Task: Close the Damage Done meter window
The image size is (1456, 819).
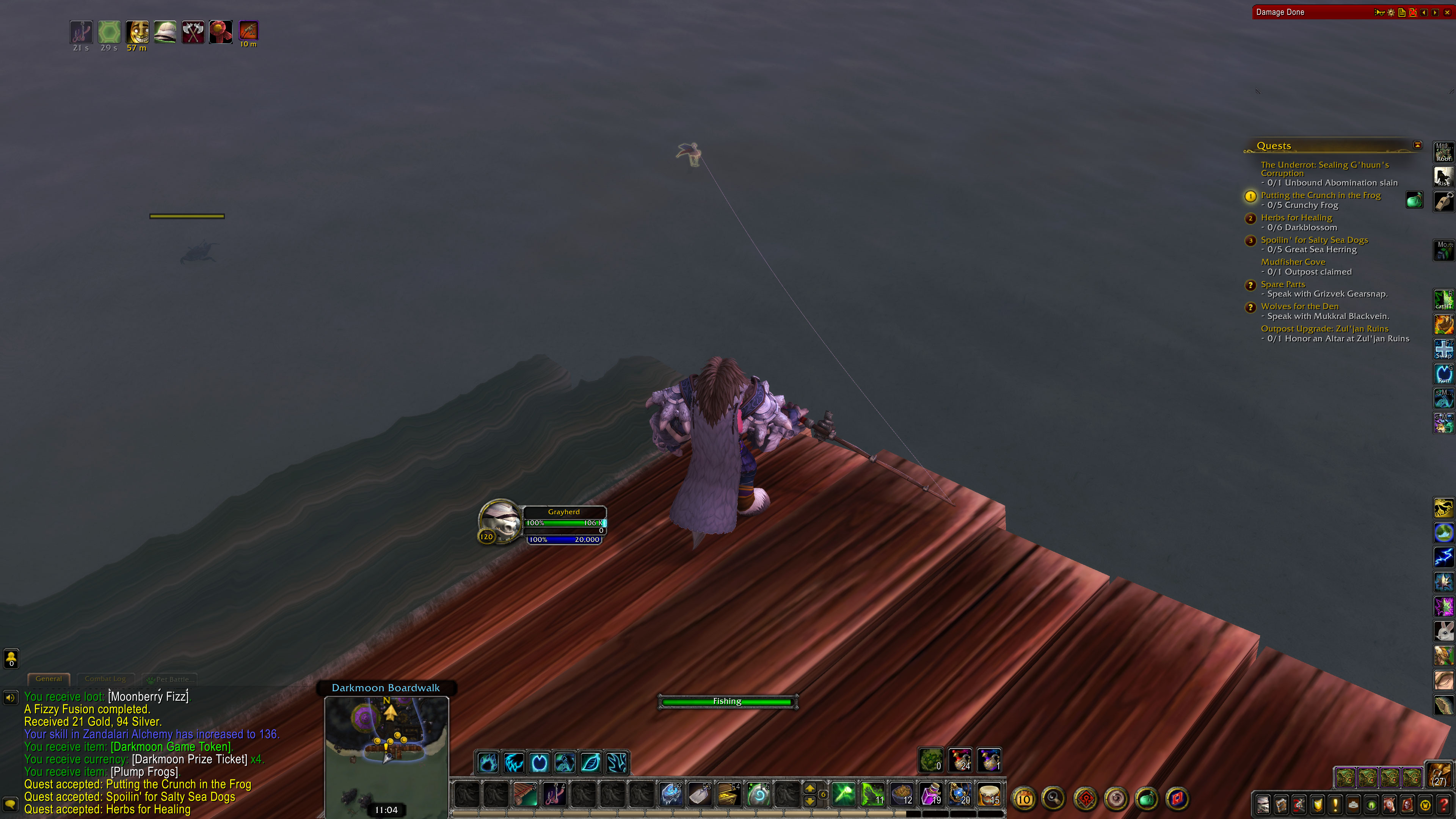Action: pos(1447,13)
